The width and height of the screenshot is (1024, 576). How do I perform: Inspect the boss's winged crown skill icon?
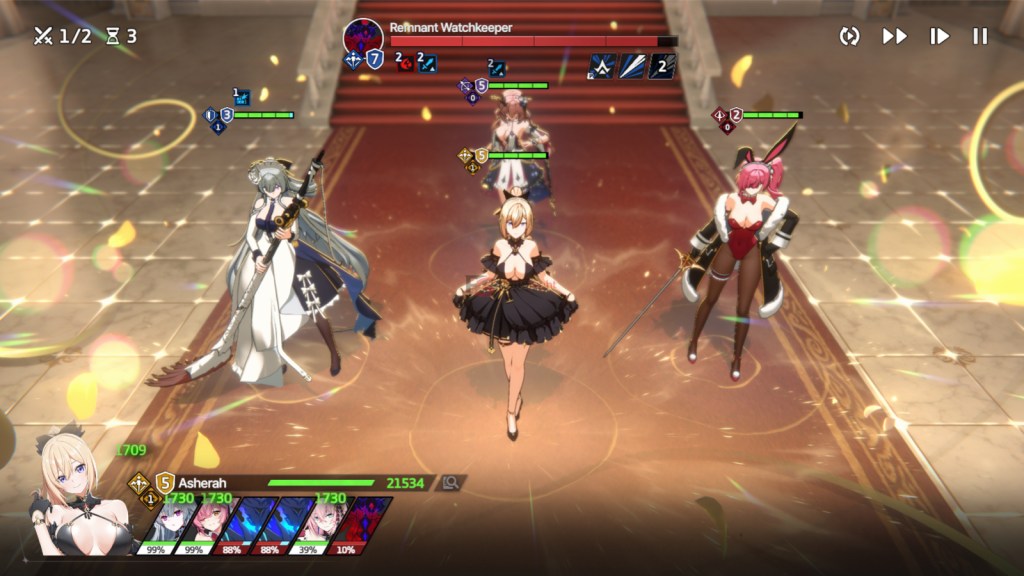pyautogui.click(x=602, y=66)
